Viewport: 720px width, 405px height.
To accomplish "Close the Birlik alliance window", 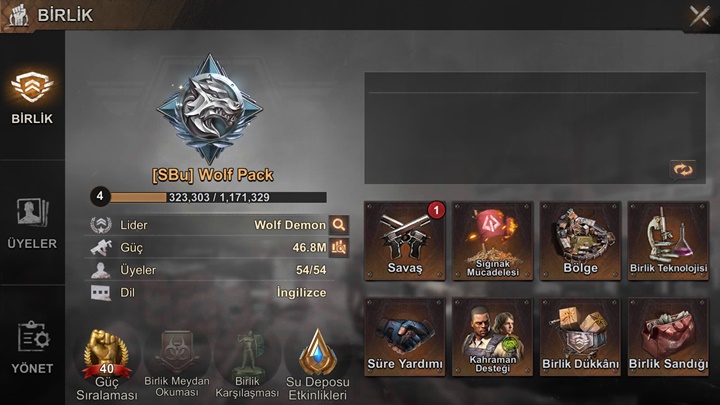I will pyautogui.click(x=699, y=15).
